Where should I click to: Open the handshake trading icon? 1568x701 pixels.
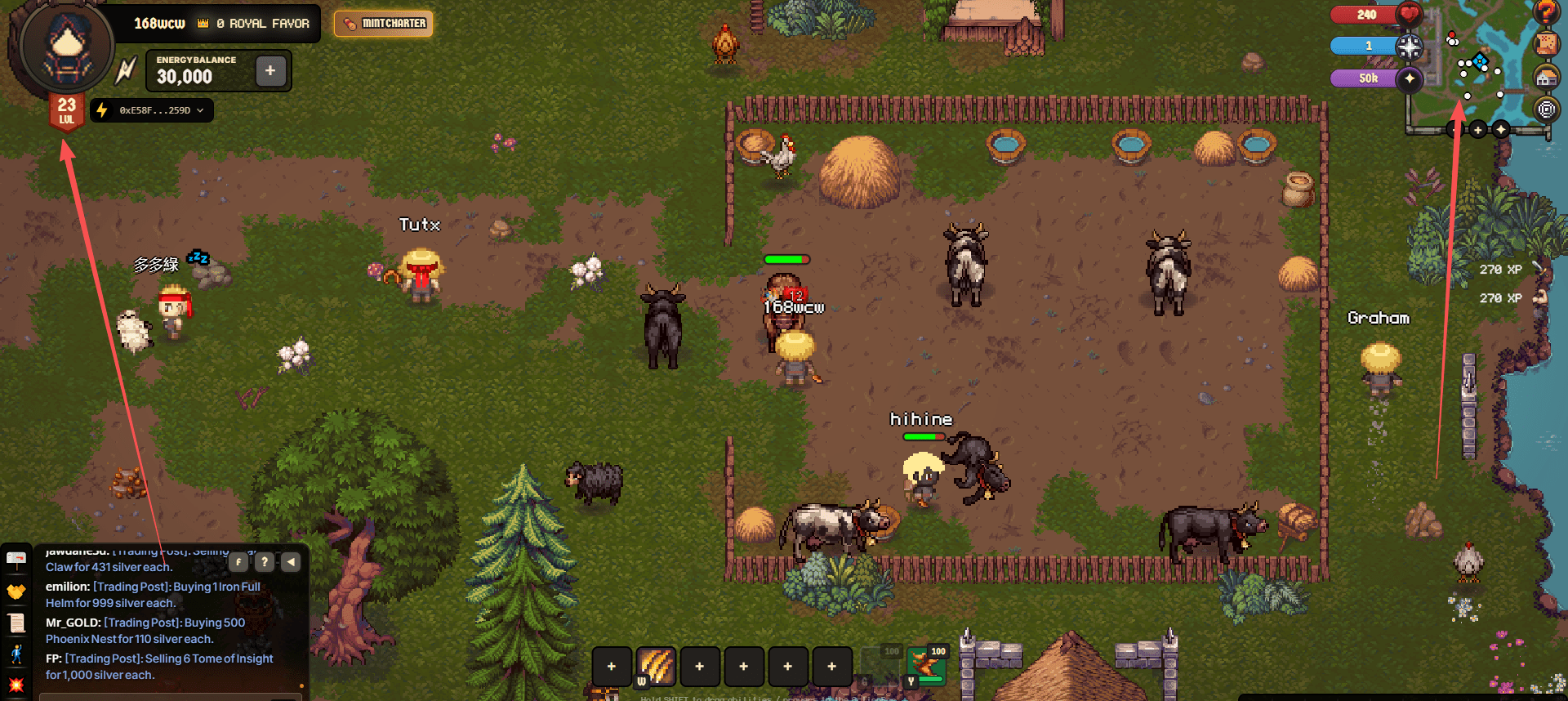pos(16,591)
